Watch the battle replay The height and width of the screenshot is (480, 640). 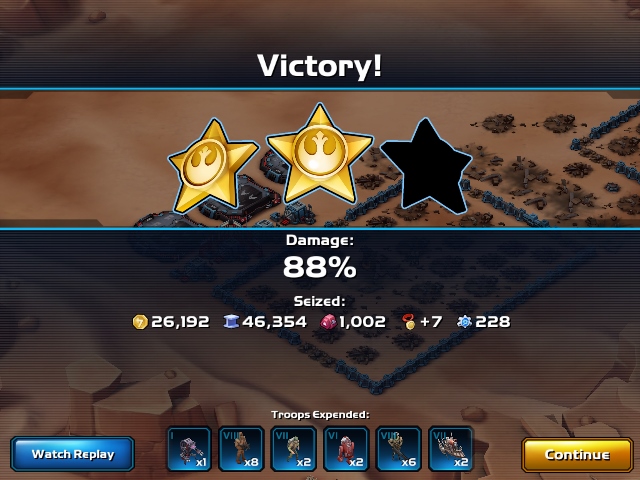pyautogui.click(x=73, y=454)
